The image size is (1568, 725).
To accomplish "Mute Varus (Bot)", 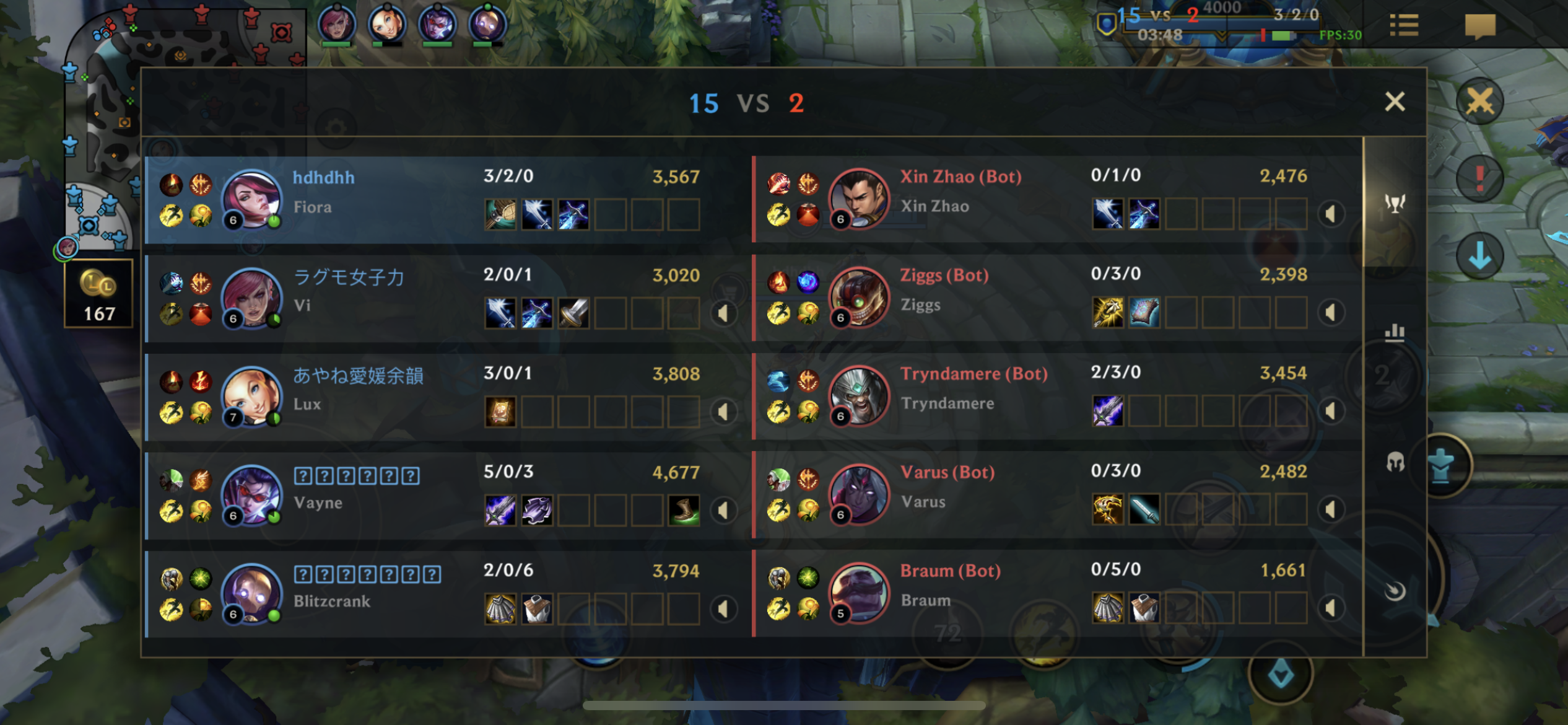I will (x=1330, y=509).
